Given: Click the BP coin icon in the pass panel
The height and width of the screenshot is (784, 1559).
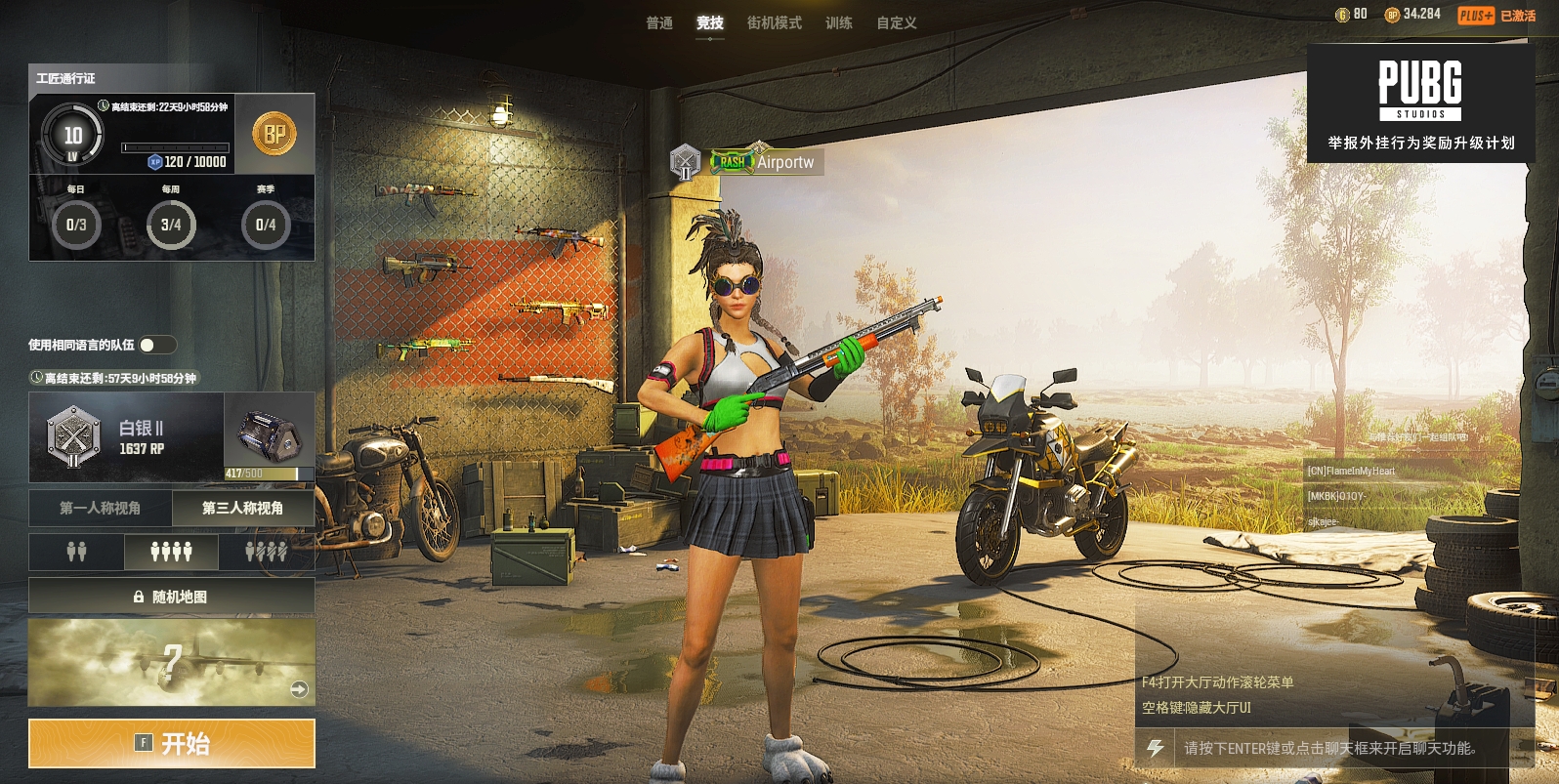Looking at the screenshot, I should click(x=274, y=134).
